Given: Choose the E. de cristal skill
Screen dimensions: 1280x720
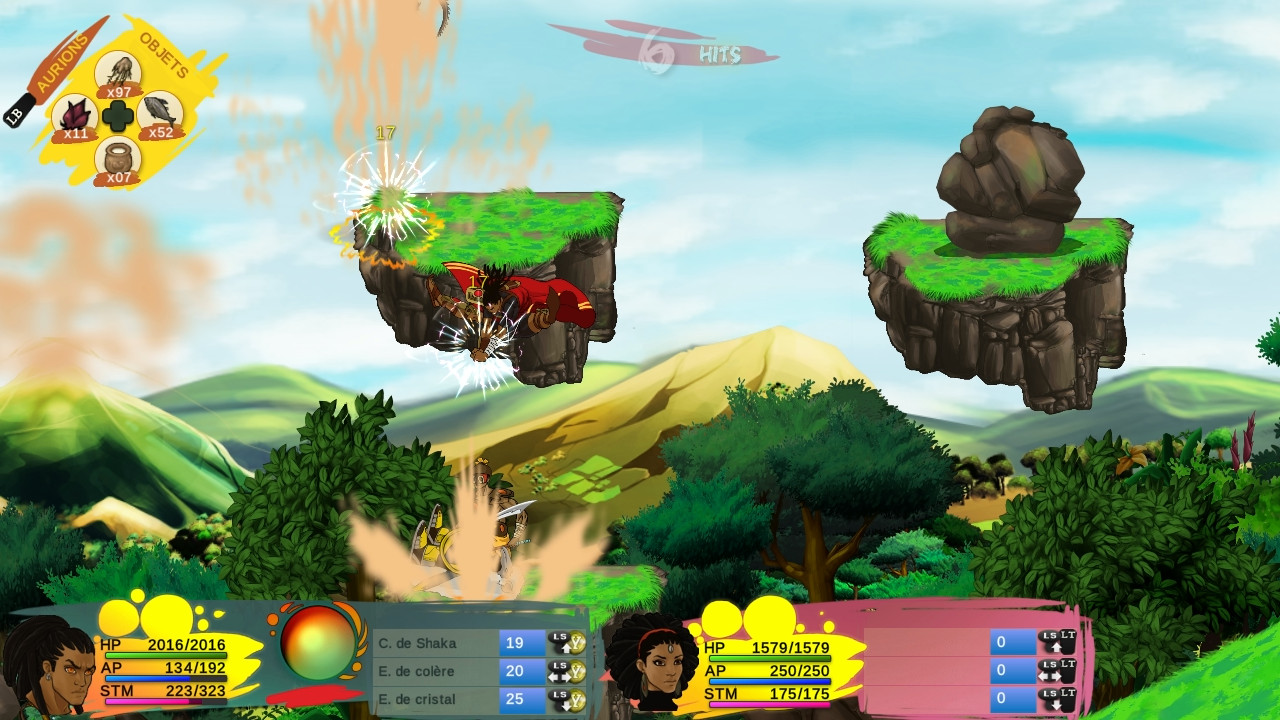Looking at the screenshot, I should (435, 699).
